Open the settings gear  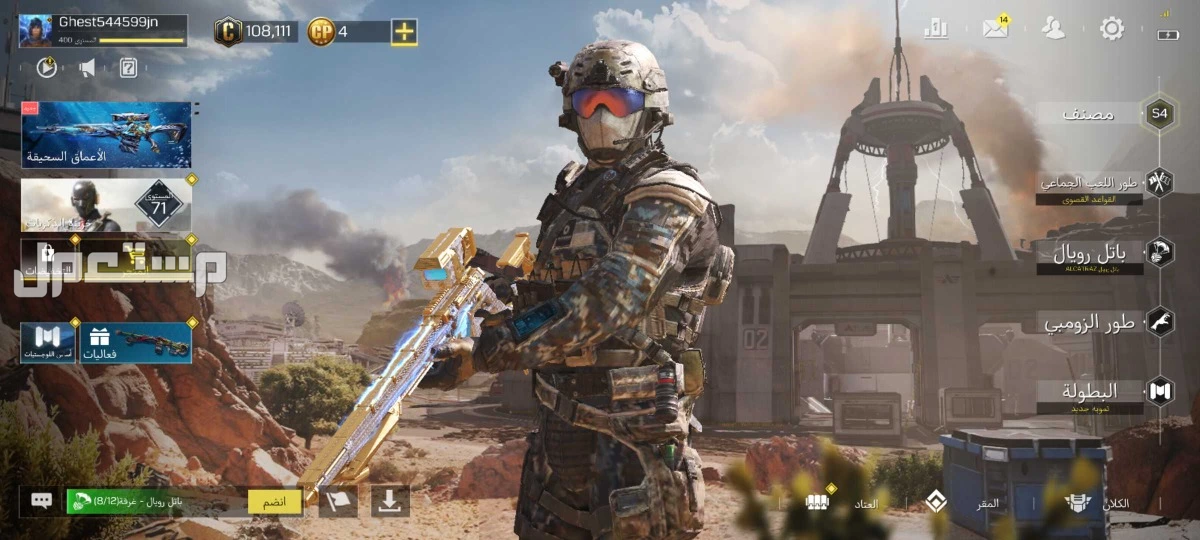(x=1112, y=28)
